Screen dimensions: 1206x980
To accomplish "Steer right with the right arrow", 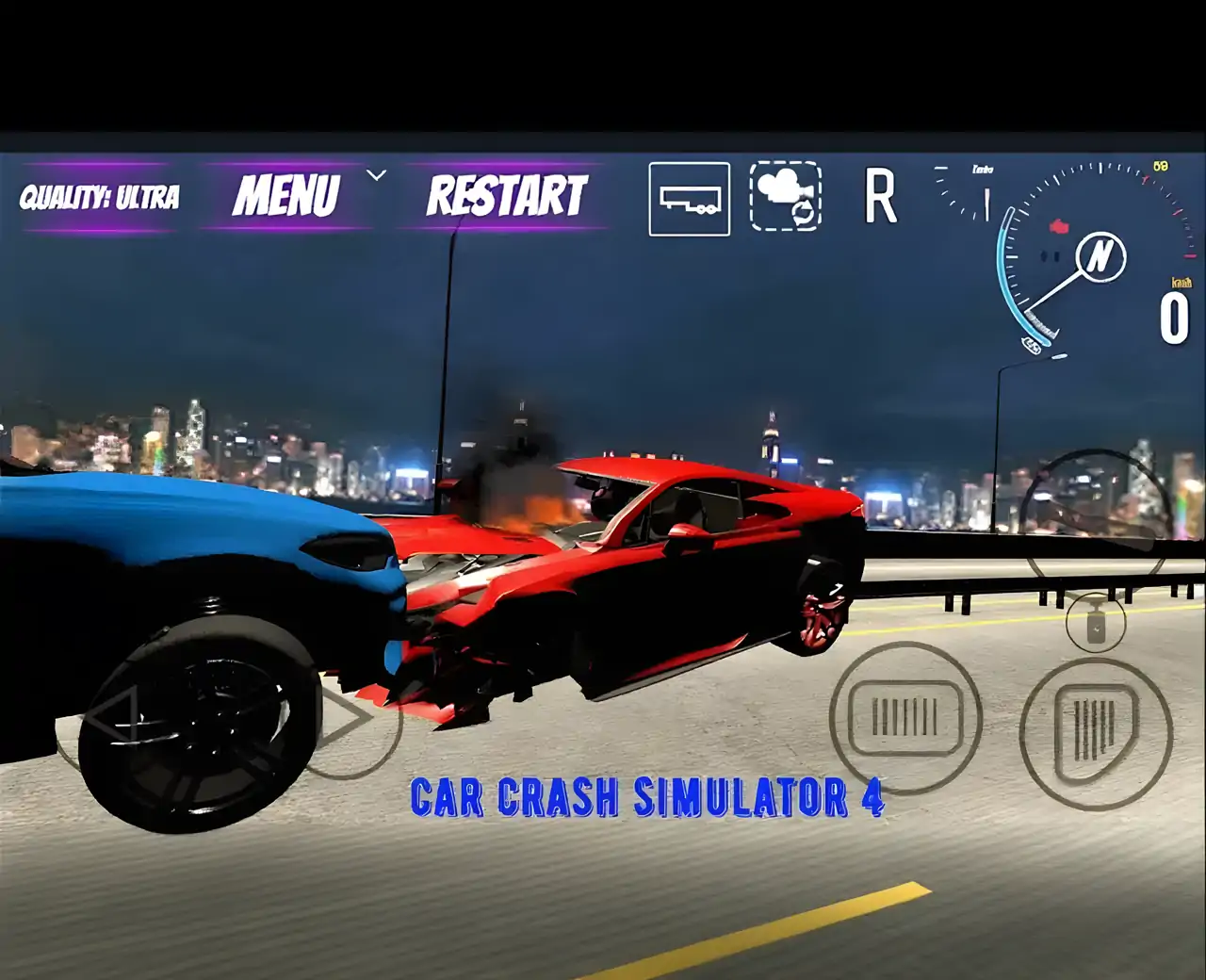I will (x=350, y=718).
